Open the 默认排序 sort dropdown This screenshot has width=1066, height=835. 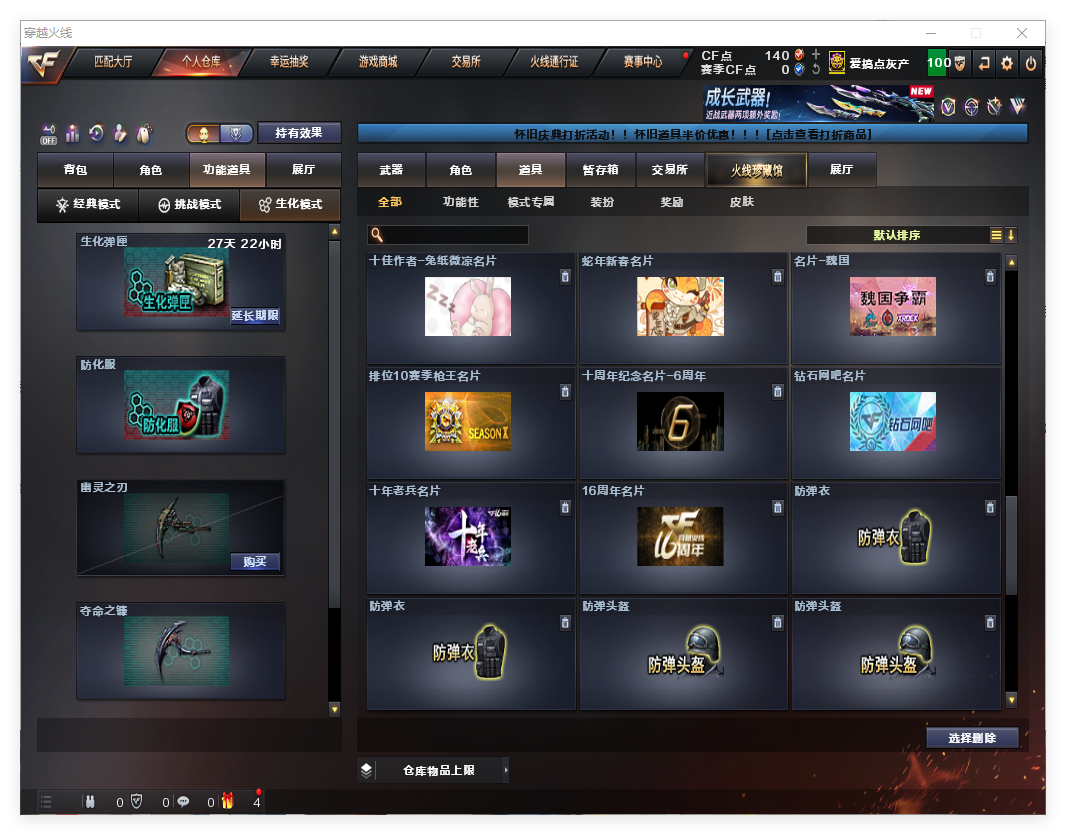[x=897, y=235]
